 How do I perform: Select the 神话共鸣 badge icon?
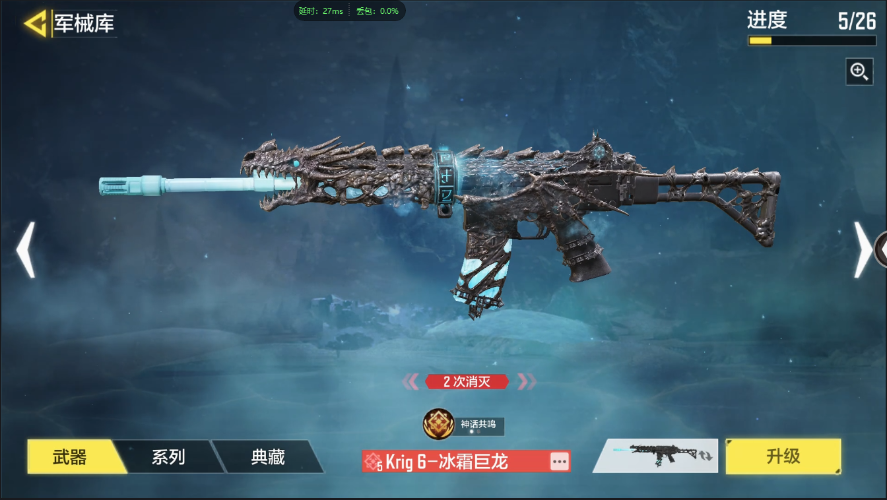[x=438, y=424]
